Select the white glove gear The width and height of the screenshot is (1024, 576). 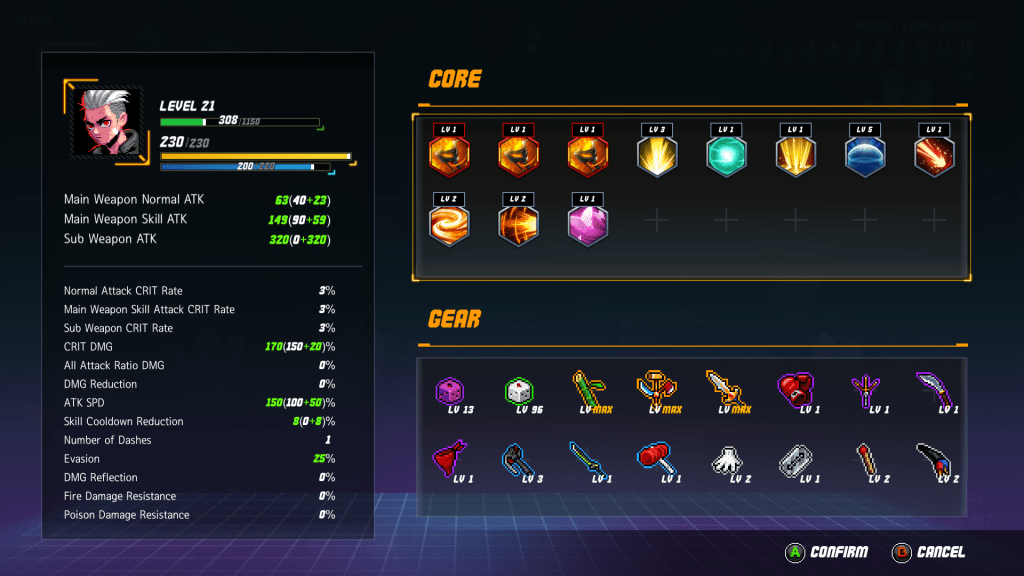[x=724, y=460]
